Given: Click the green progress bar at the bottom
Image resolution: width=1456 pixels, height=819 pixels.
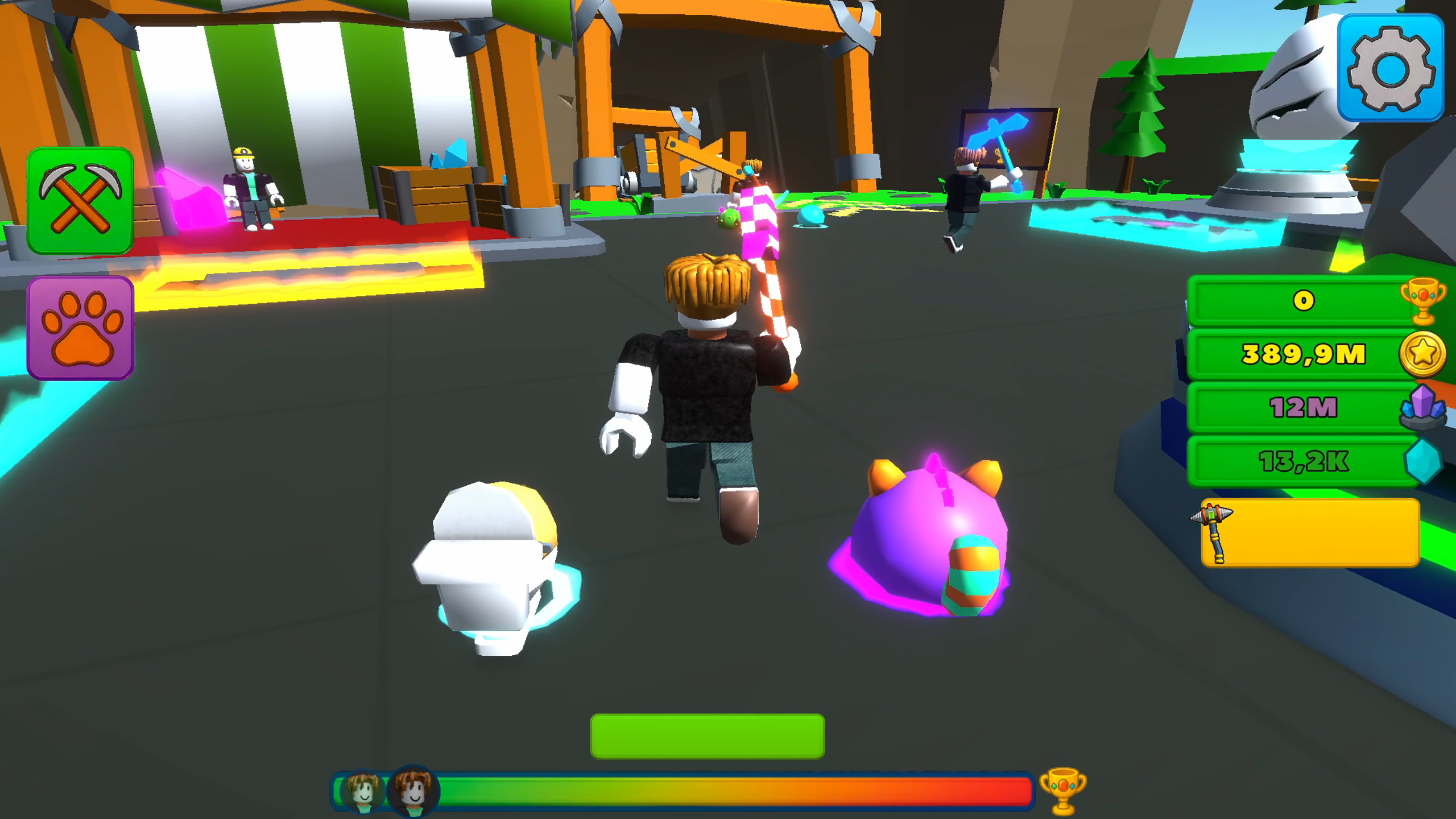Looking at the screenshot, I should coord(708,736).
